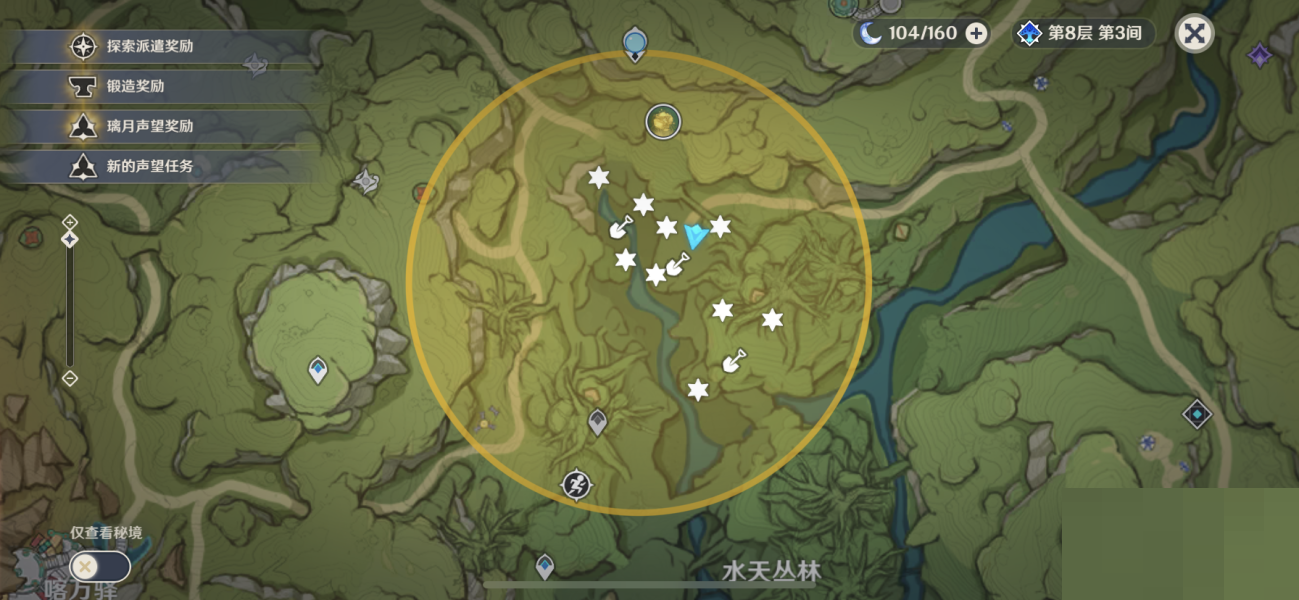The image size is (1299, 600).
Task: Click the zoom-in button atop the zoom slider
Action: pos(69,221)
